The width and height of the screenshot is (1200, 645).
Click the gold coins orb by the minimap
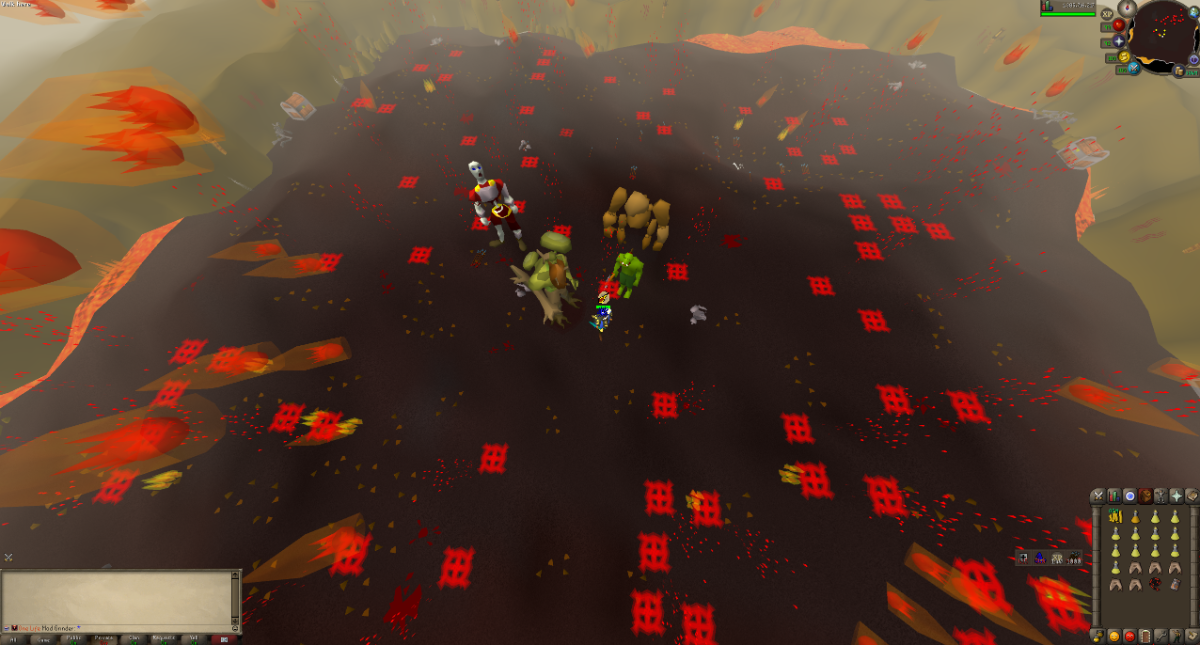(1180, 71)
